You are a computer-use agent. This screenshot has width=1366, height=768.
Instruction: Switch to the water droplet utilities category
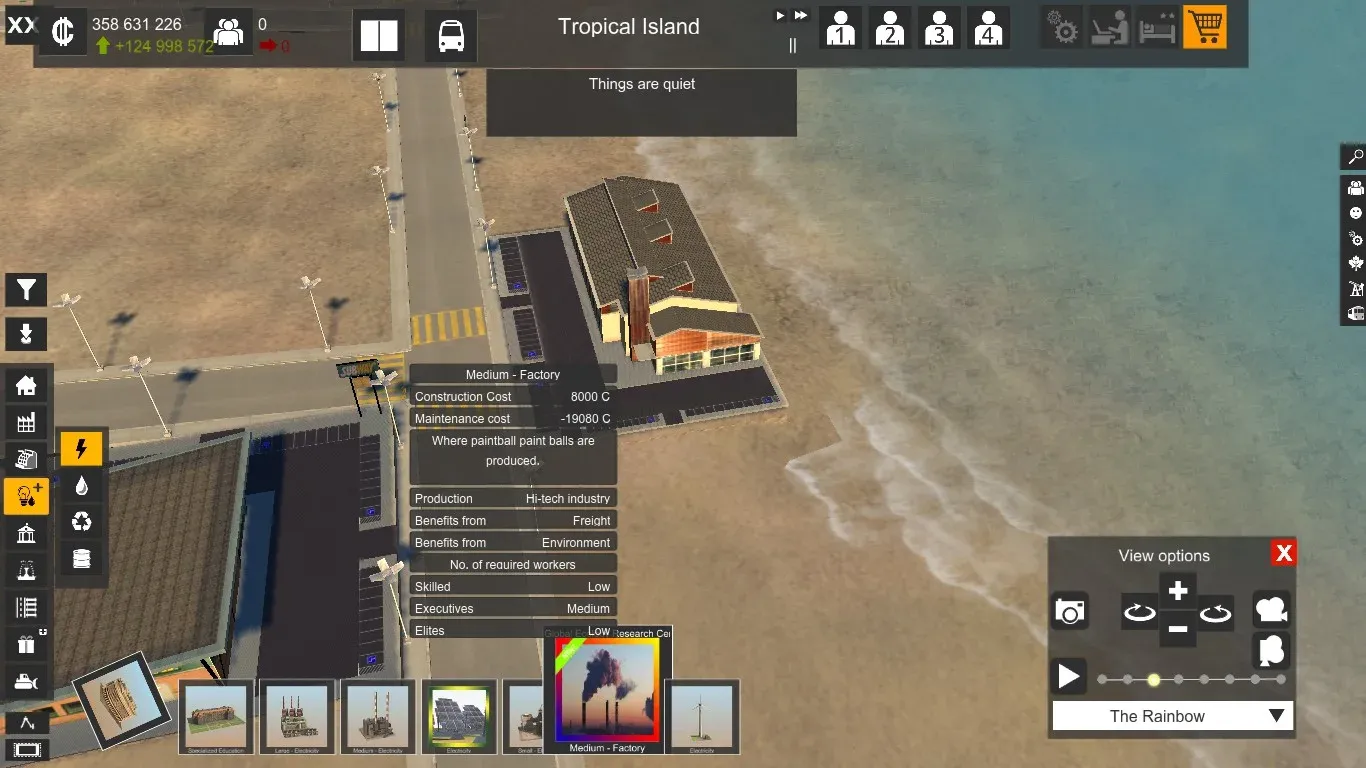click(82, 486)
